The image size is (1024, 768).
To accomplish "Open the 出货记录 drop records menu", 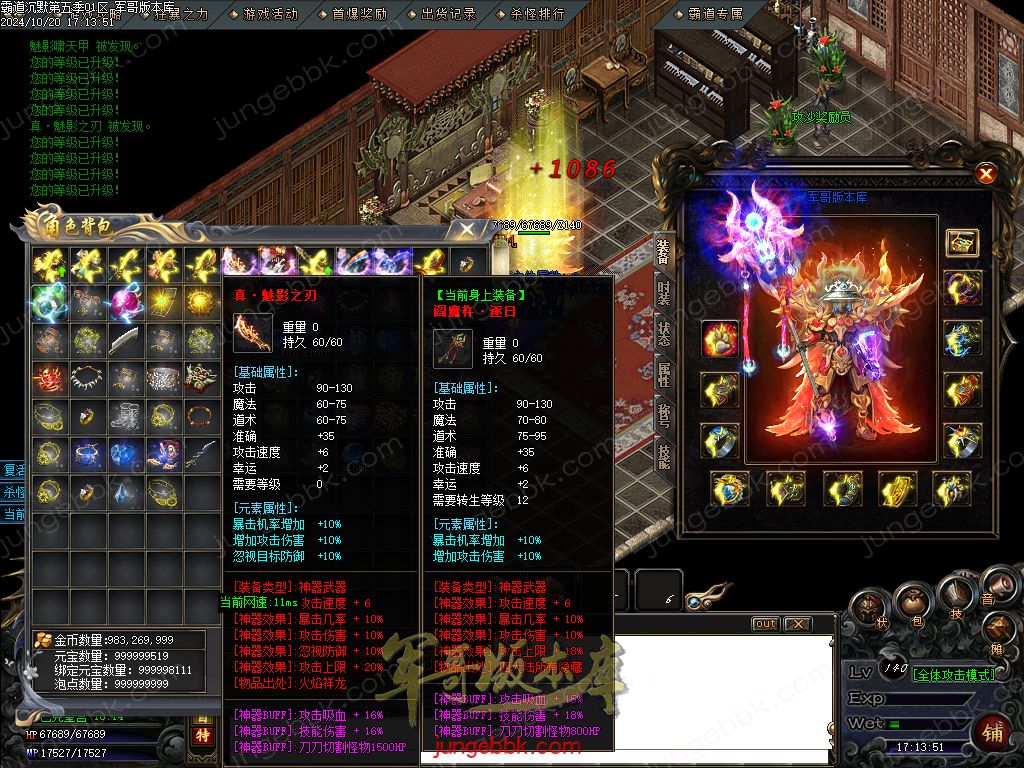I will [x=448, y=14].
